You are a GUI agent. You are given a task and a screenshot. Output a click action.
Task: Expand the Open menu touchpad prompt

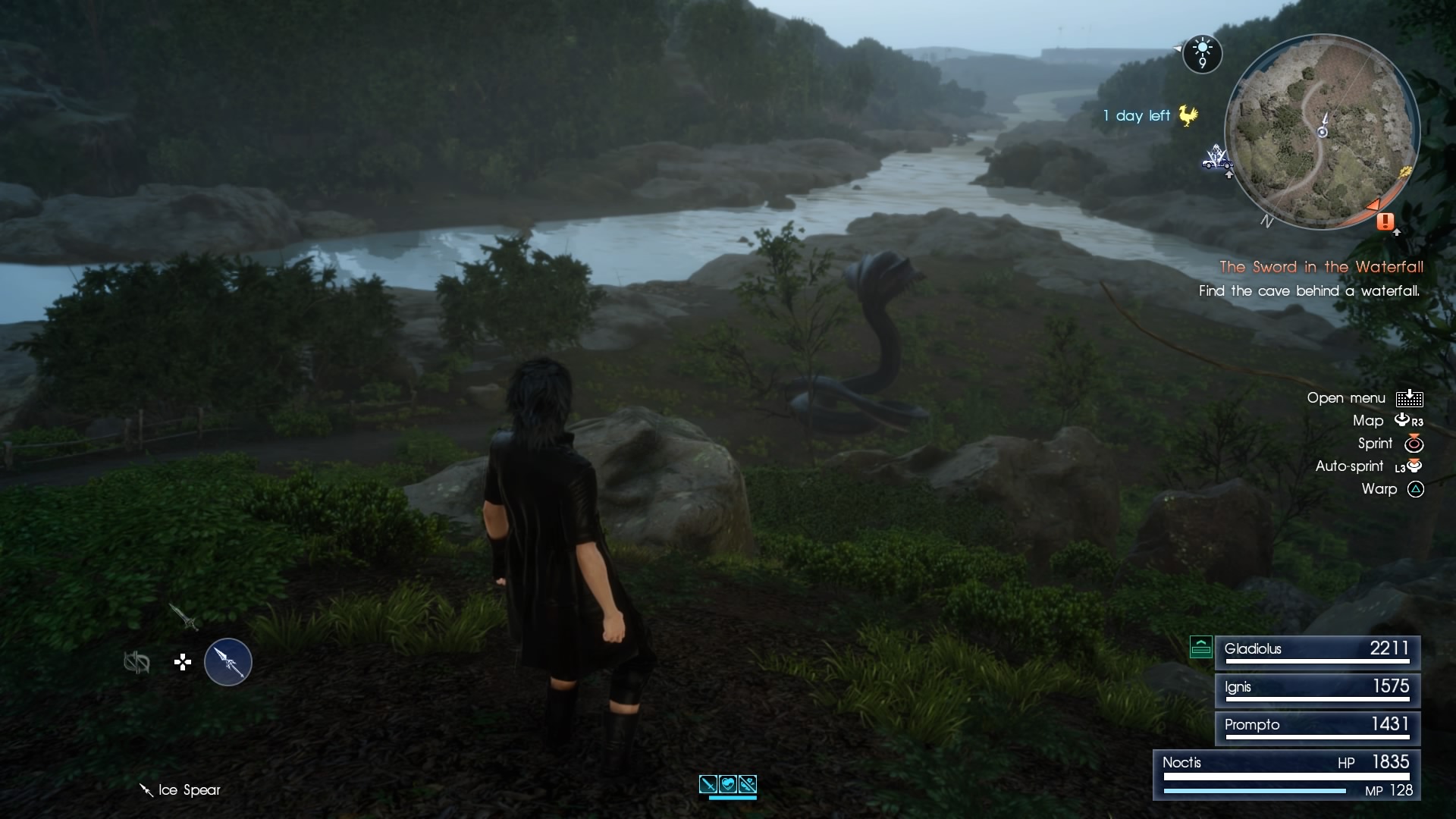1411,397
